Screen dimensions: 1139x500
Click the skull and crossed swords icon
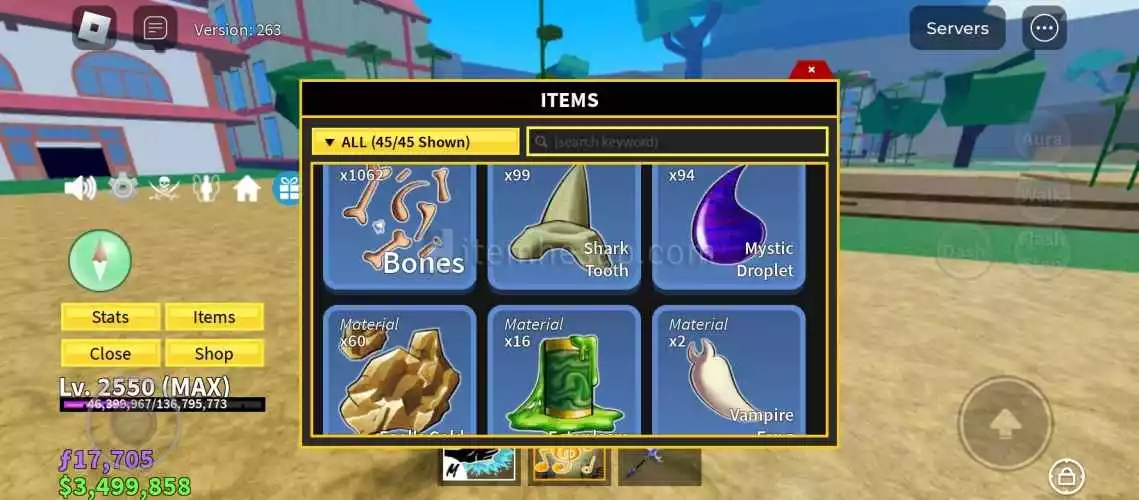(164, 188)
